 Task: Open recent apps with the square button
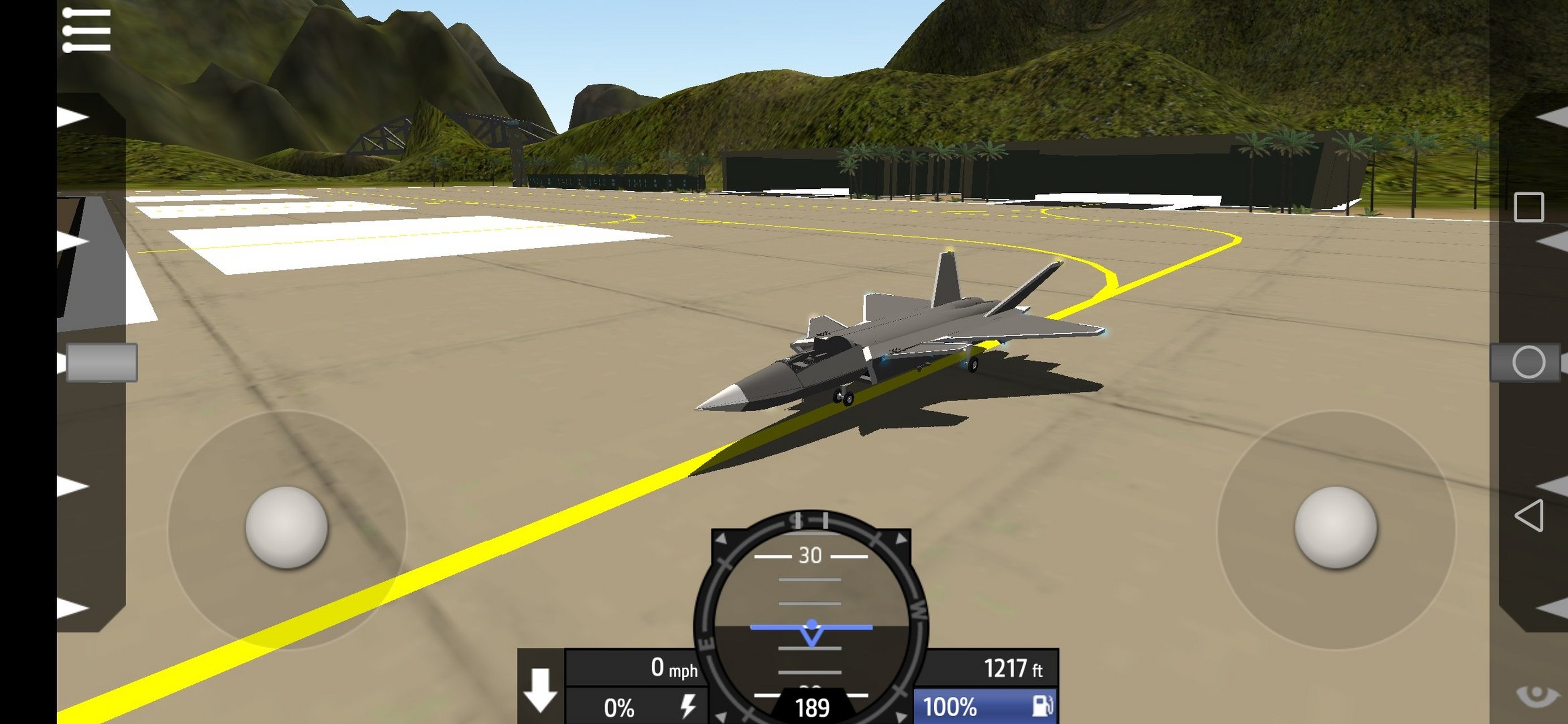tap(1528, 207)
